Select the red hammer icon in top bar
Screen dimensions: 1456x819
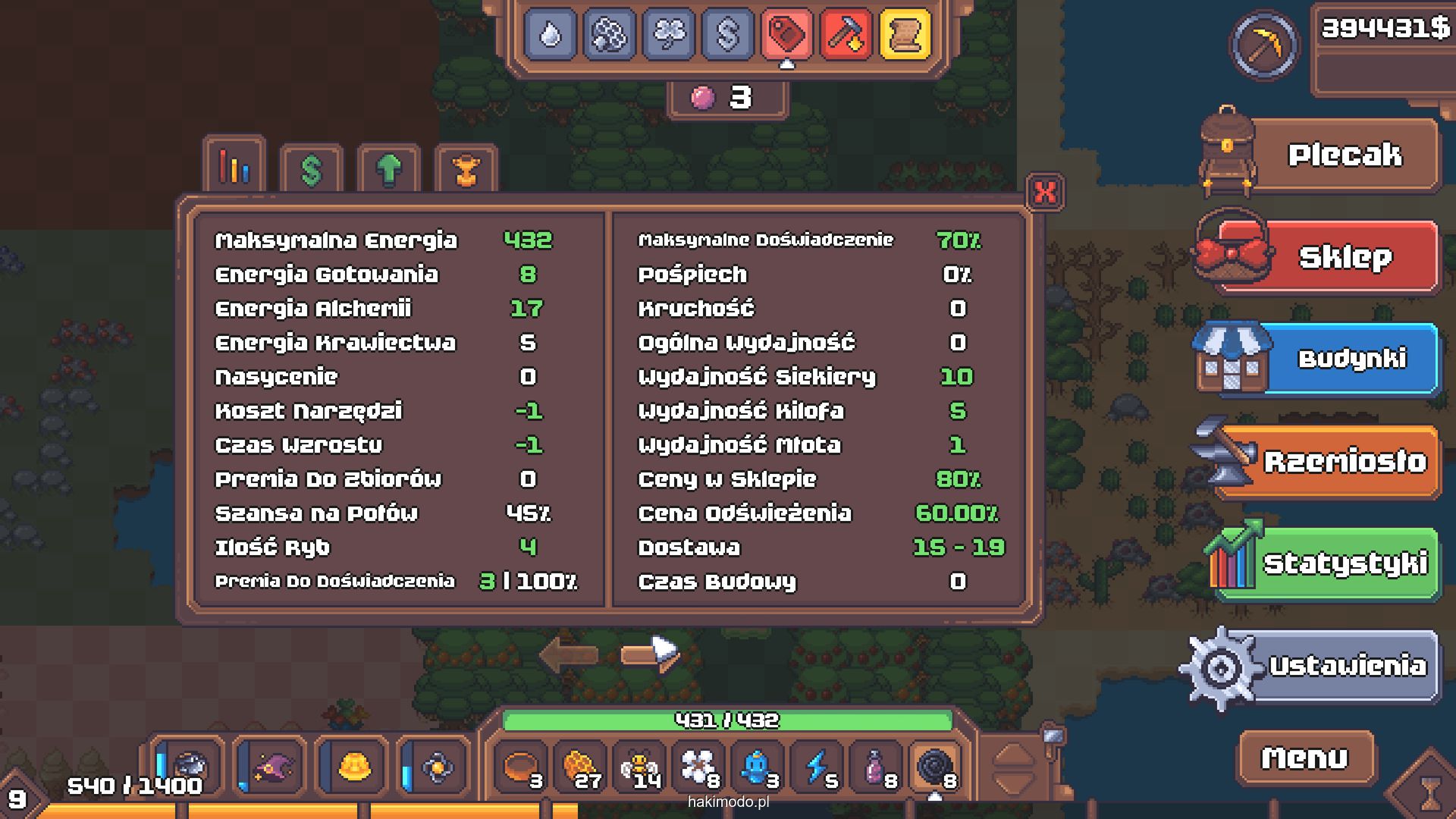[x=846, y=34]
